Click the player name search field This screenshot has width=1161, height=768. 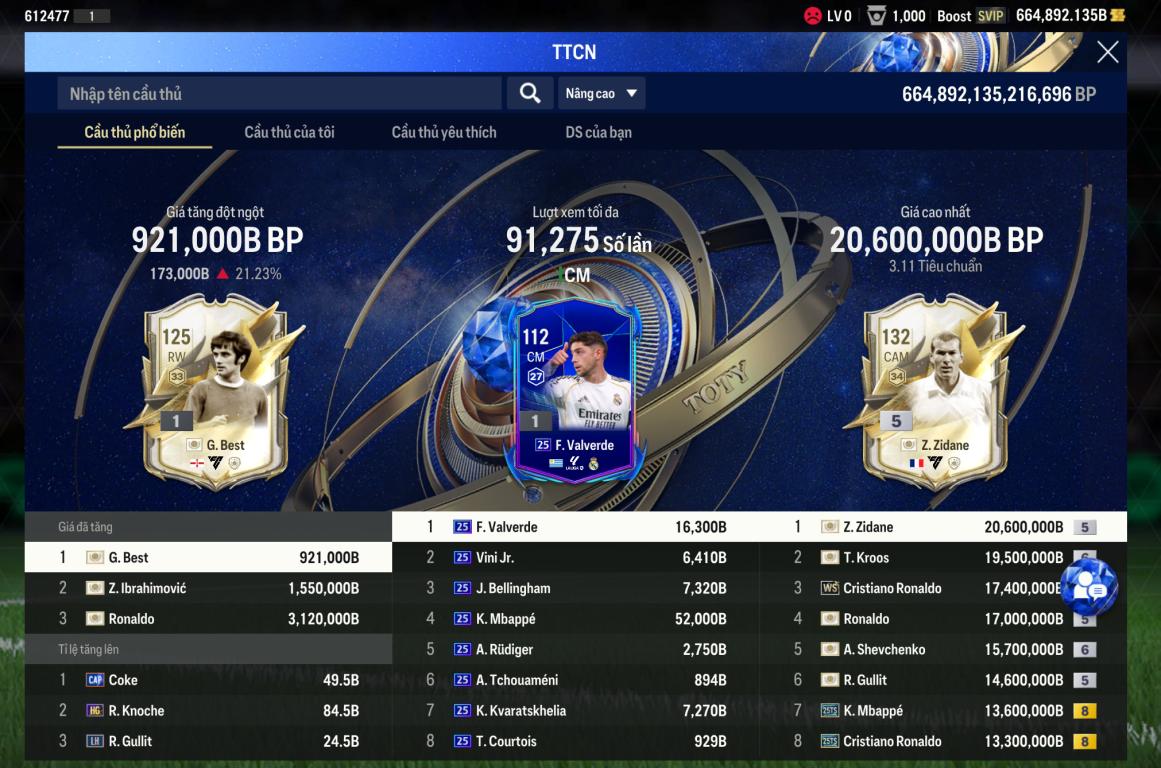click(279, 94)
